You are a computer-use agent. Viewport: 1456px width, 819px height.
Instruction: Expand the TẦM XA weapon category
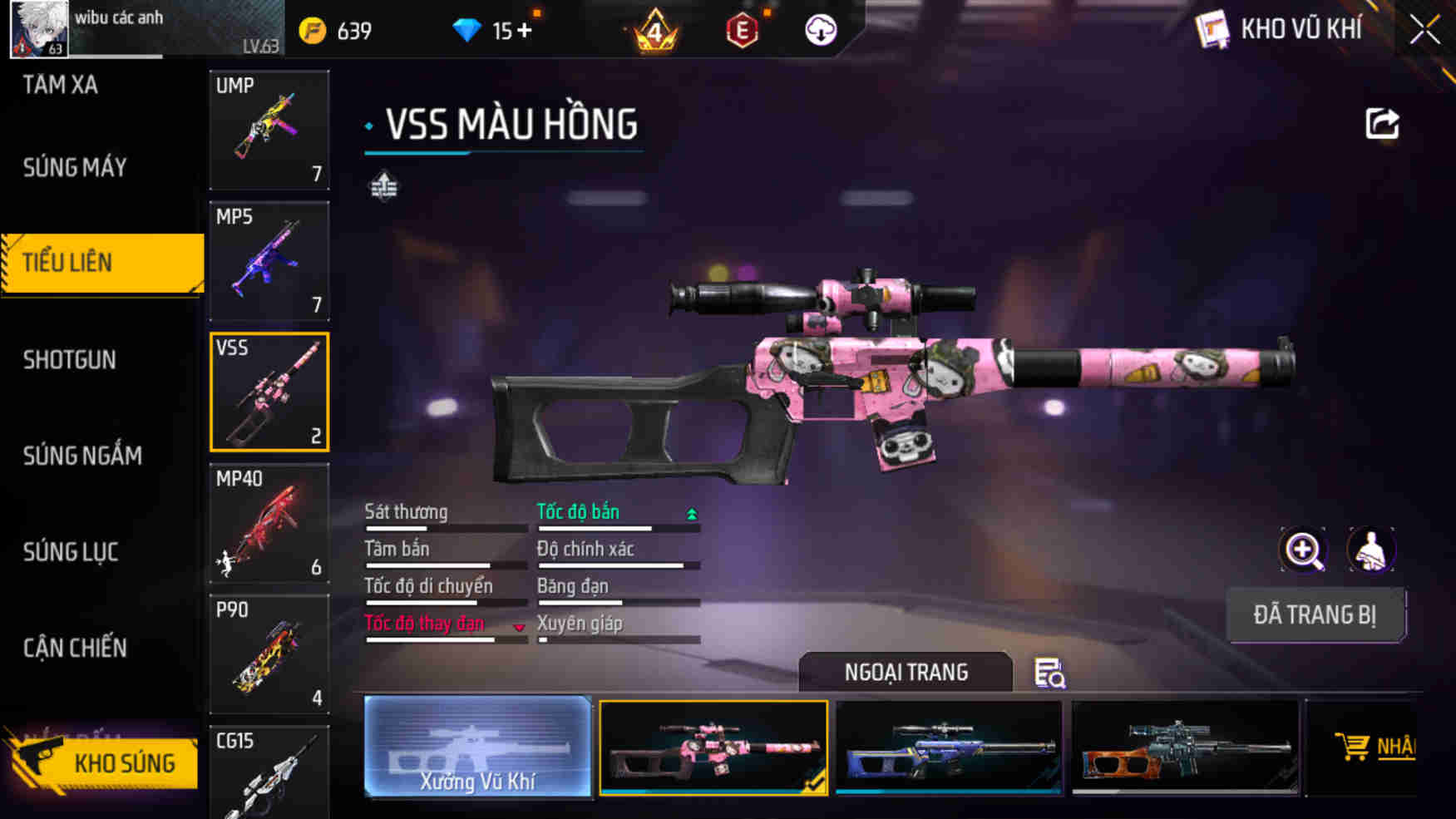pos(59,86)
